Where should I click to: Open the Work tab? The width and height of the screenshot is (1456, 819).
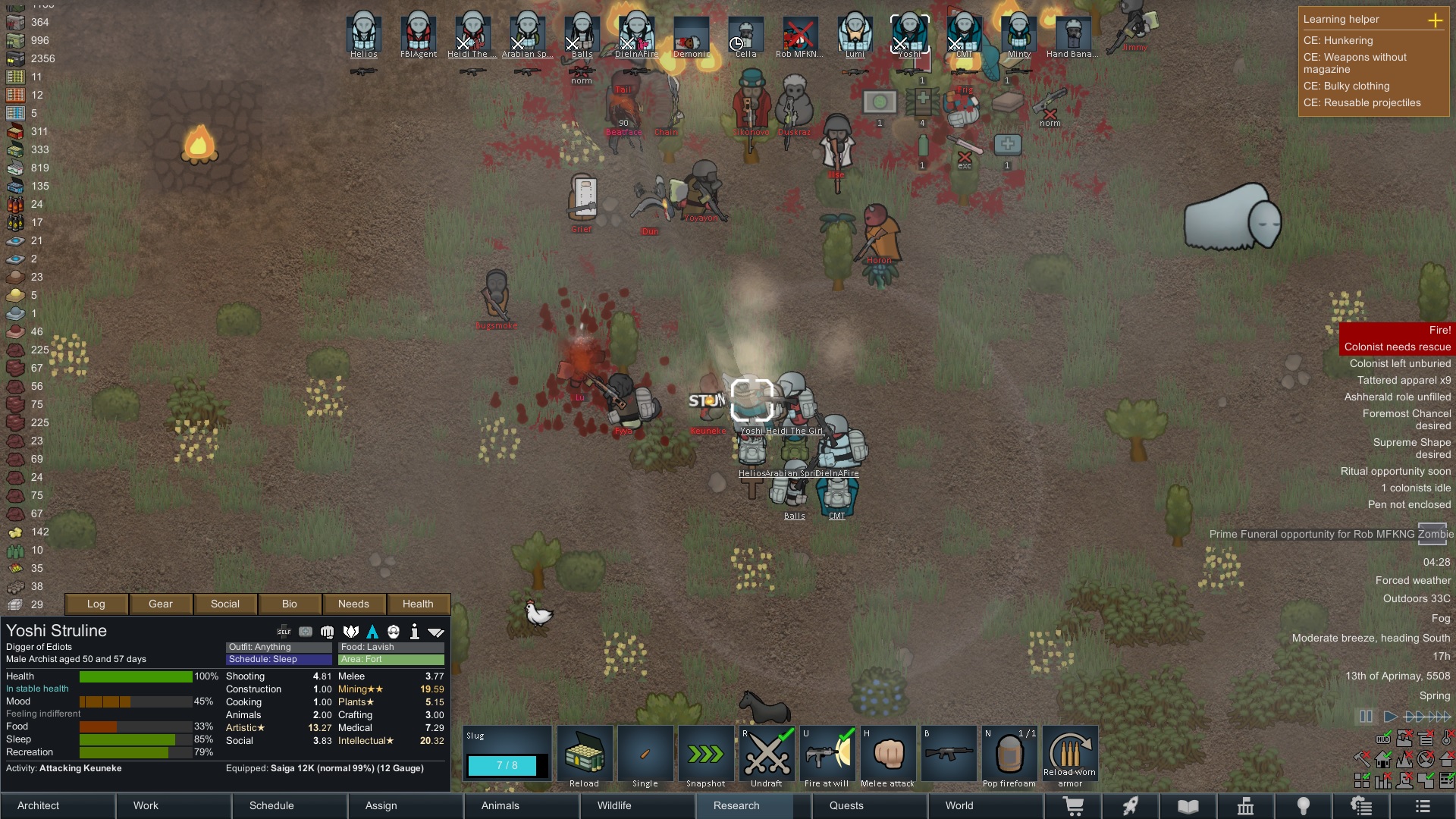[146, 805]
